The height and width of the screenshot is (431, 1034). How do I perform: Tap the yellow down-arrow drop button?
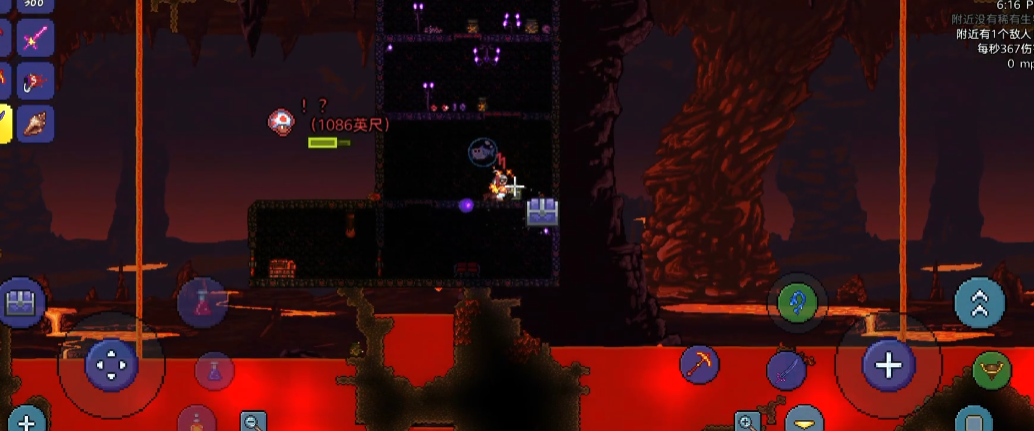[804, 421]
